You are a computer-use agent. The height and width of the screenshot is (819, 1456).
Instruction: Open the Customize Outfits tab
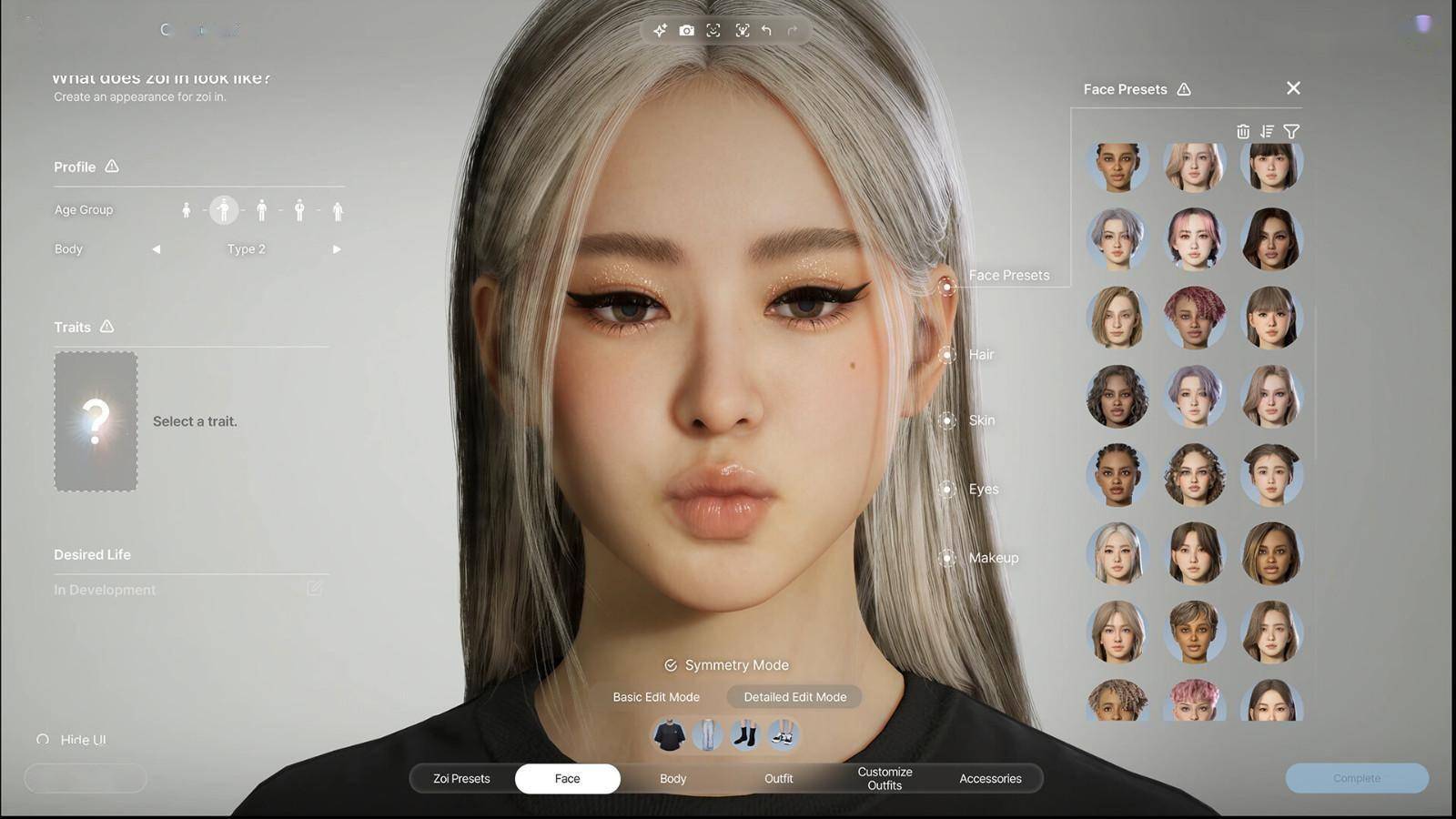(885, 778)
